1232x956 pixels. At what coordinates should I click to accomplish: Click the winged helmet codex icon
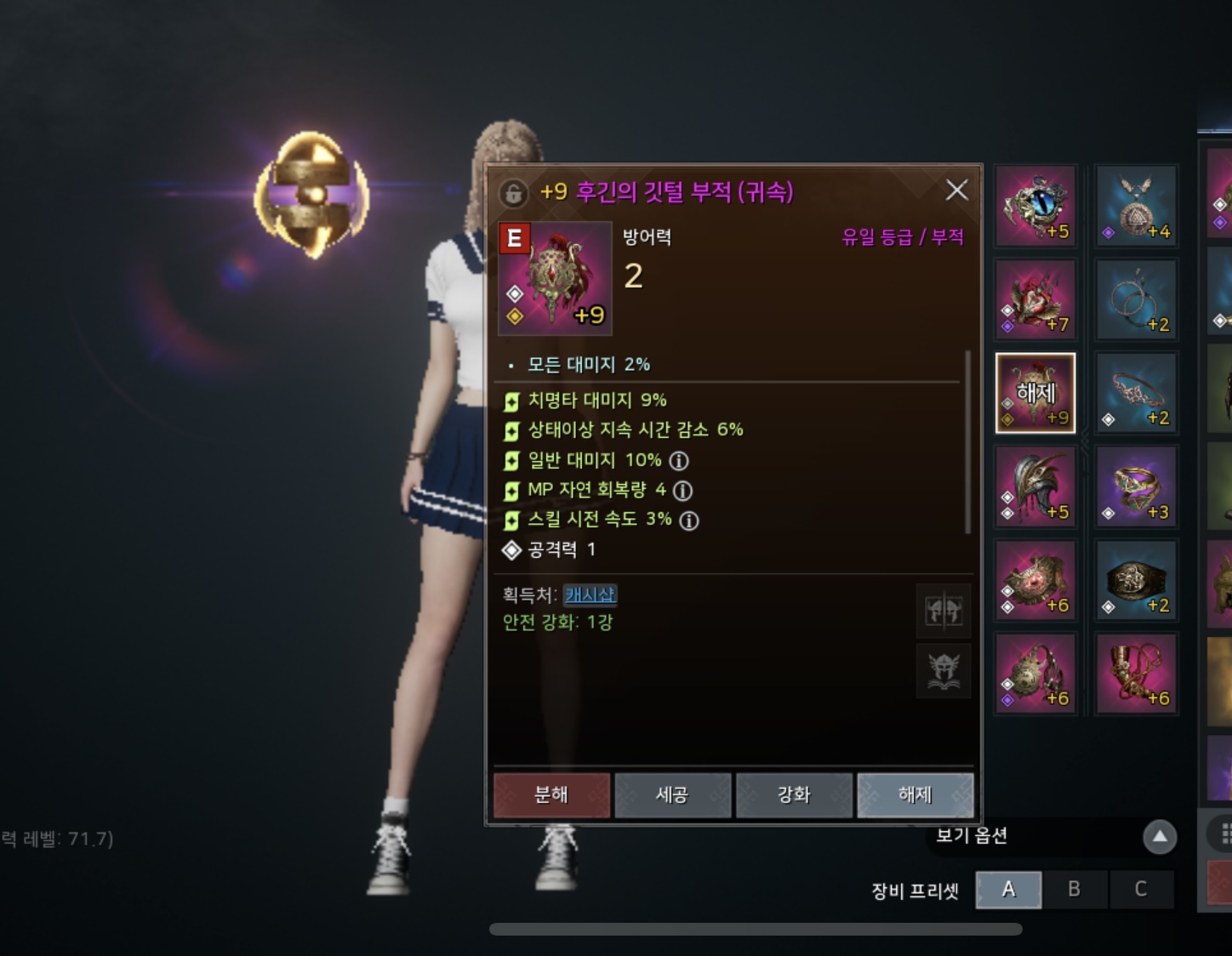coord(944,671)
